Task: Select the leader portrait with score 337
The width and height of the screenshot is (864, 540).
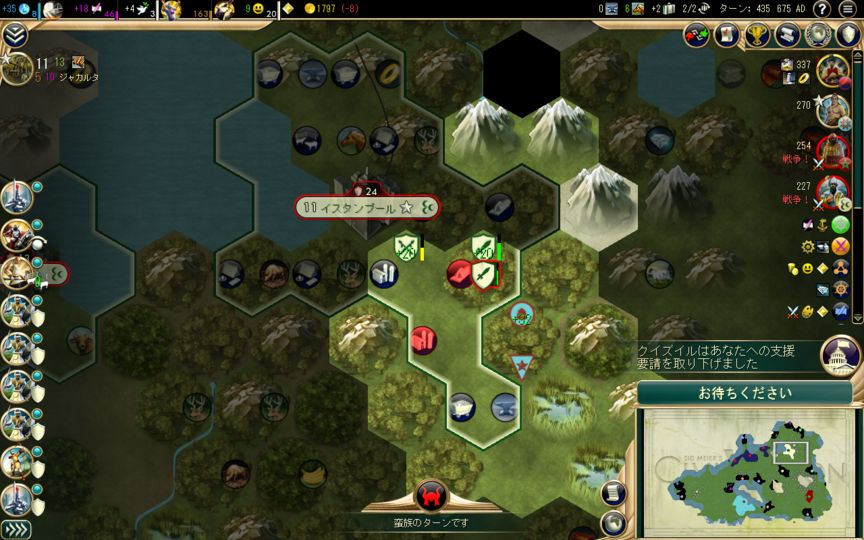Action: [832, 70]
